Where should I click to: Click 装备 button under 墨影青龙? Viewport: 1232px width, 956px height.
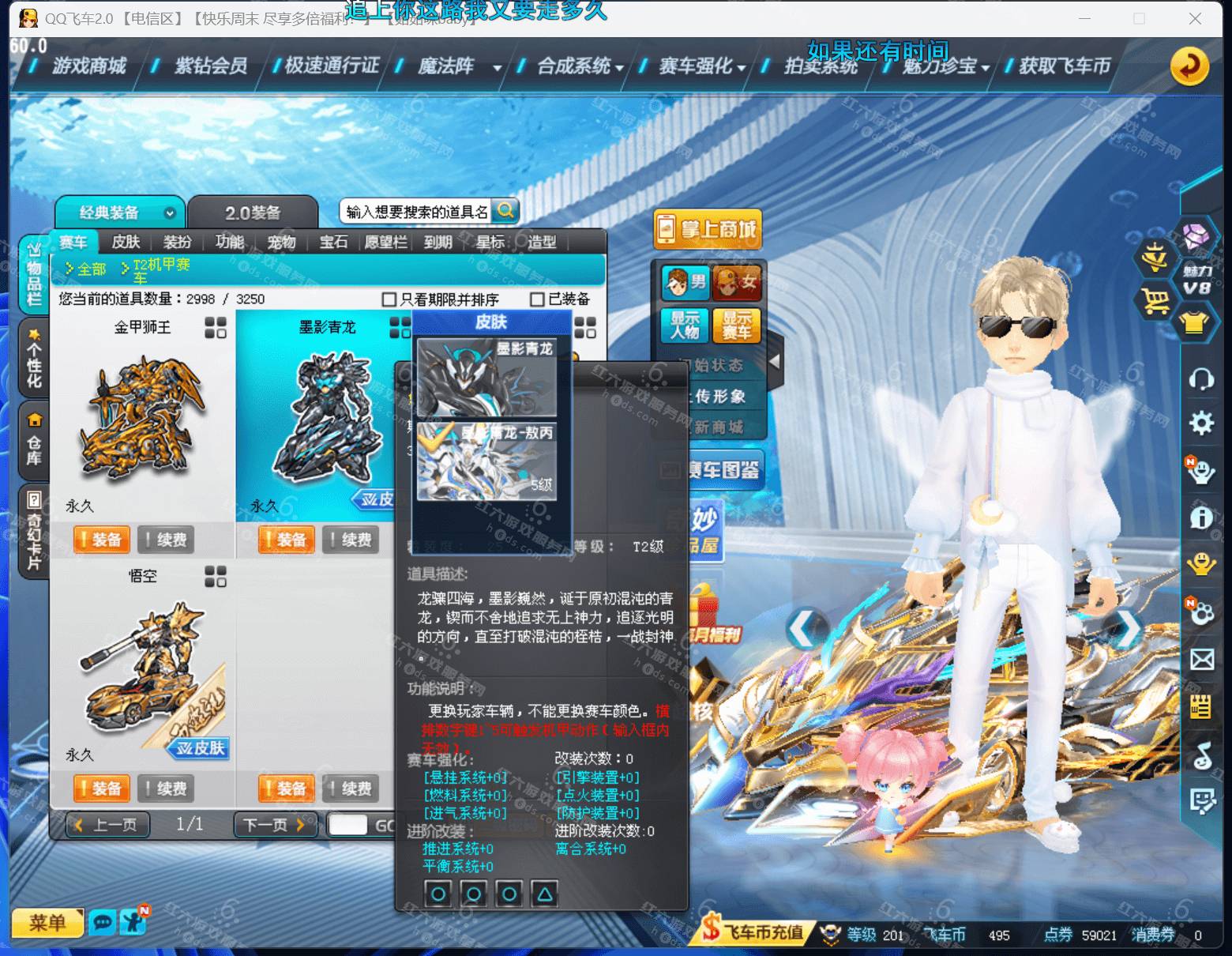(x=287, y=540)
